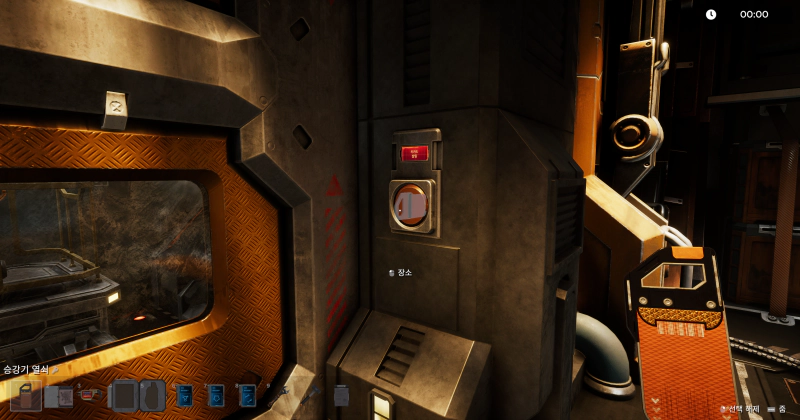
Task: Pick the grey canister at the hotbar's end
Action: click(x=341, y=397)
